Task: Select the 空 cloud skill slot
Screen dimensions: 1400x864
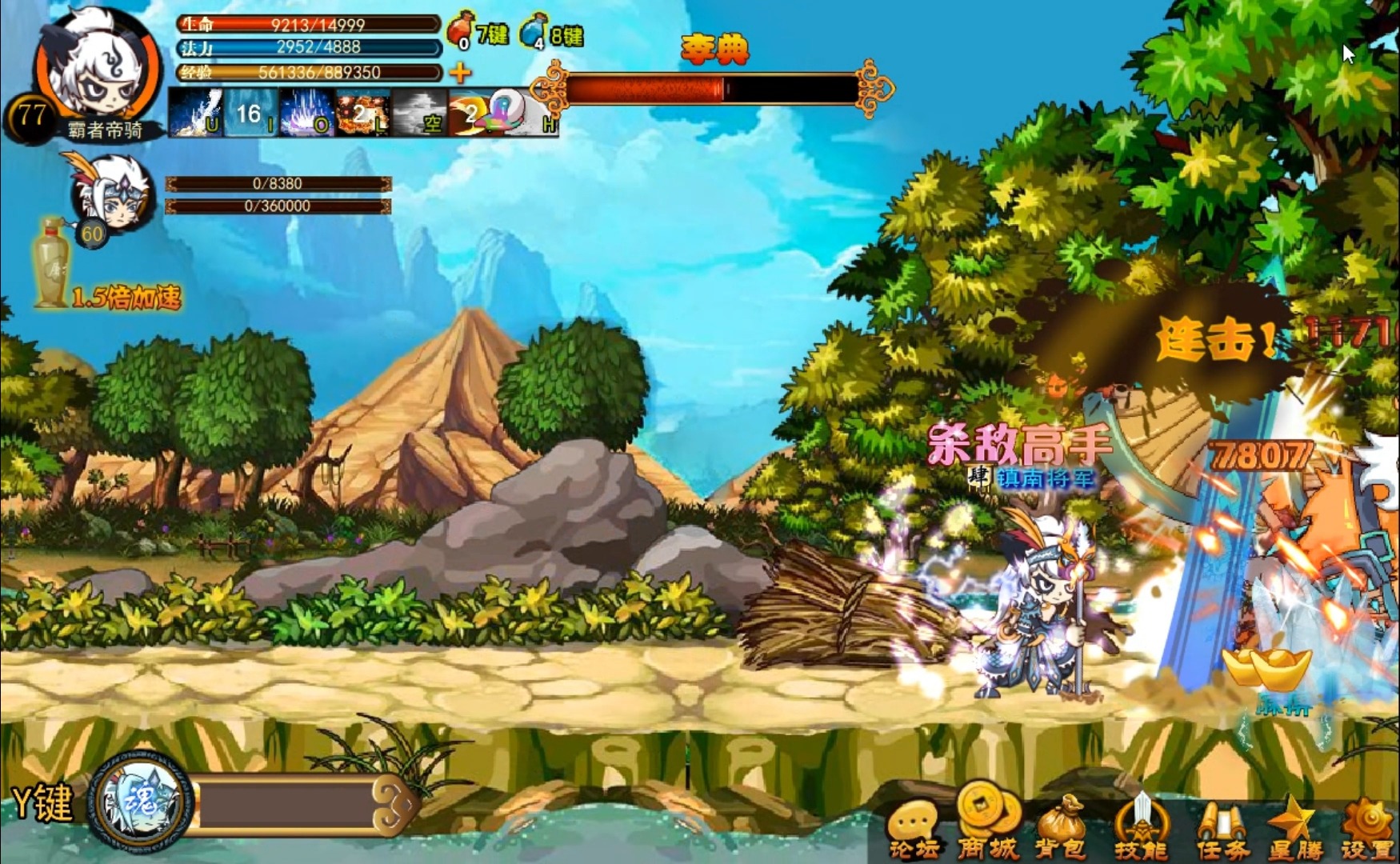Action: point(418,113)
